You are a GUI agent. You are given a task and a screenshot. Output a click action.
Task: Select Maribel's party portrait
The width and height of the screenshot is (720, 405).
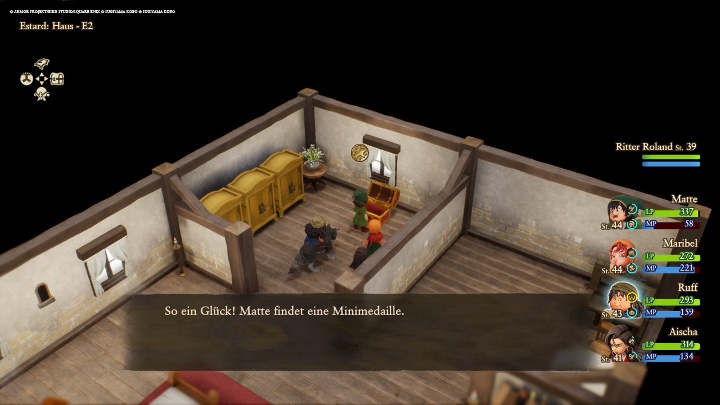621,254
